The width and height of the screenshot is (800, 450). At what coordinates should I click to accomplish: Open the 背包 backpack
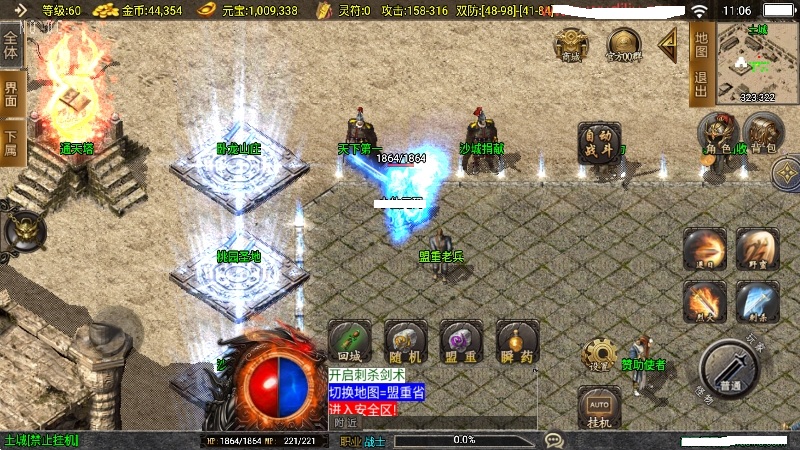click(763, 135)
